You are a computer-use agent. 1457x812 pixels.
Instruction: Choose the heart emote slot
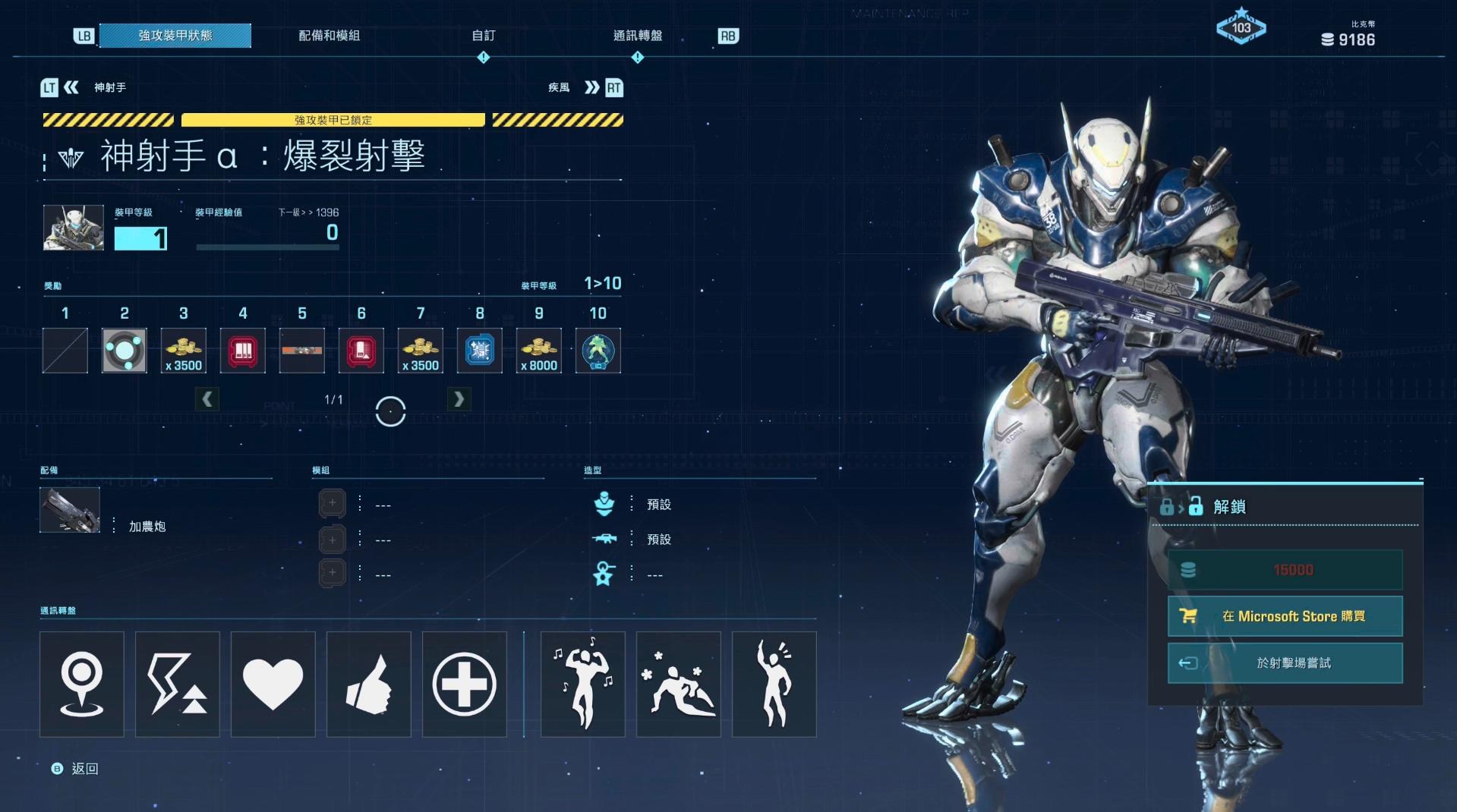click(273, 684)
